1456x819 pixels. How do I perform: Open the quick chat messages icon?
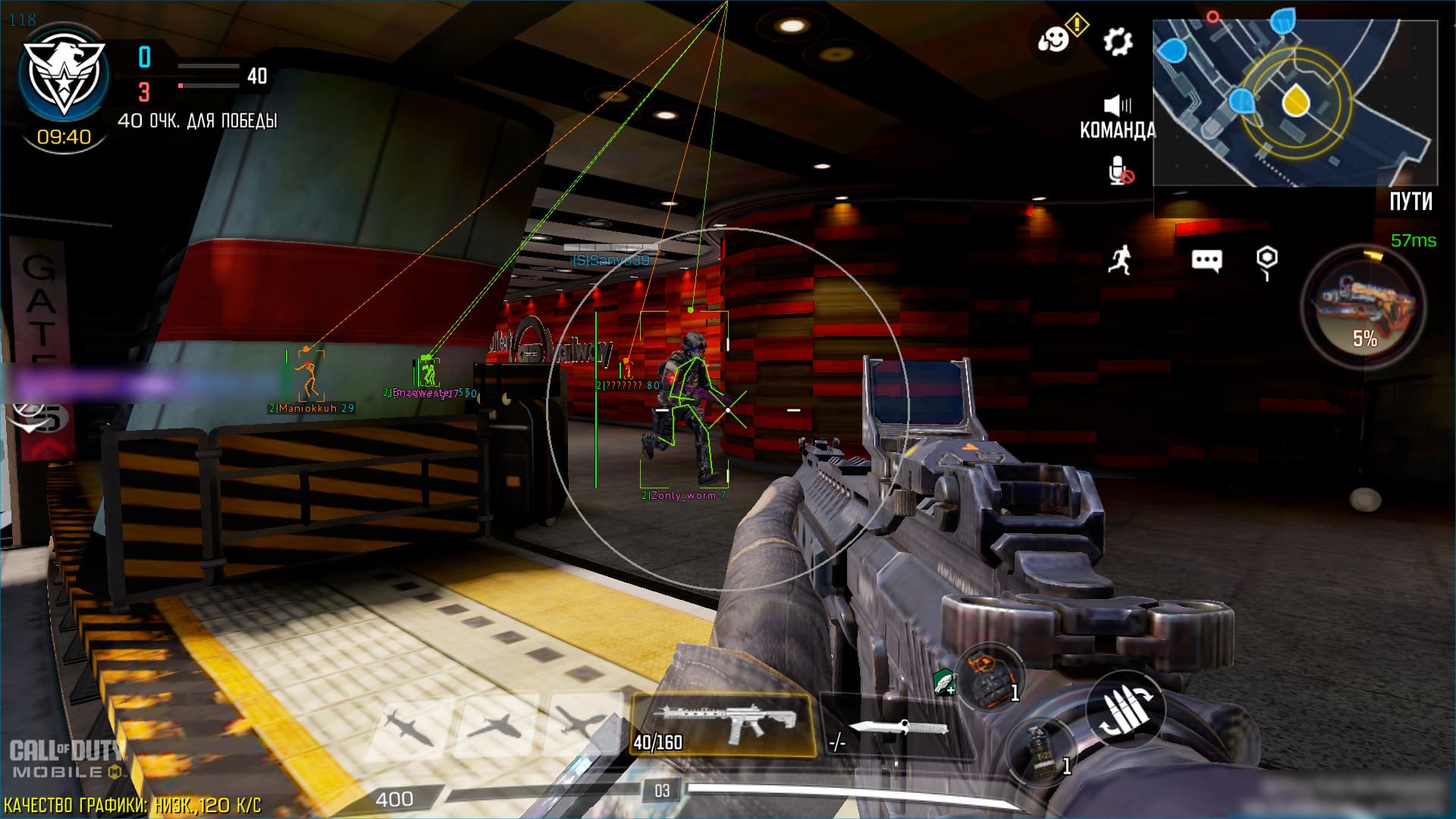pos(1206,260)
